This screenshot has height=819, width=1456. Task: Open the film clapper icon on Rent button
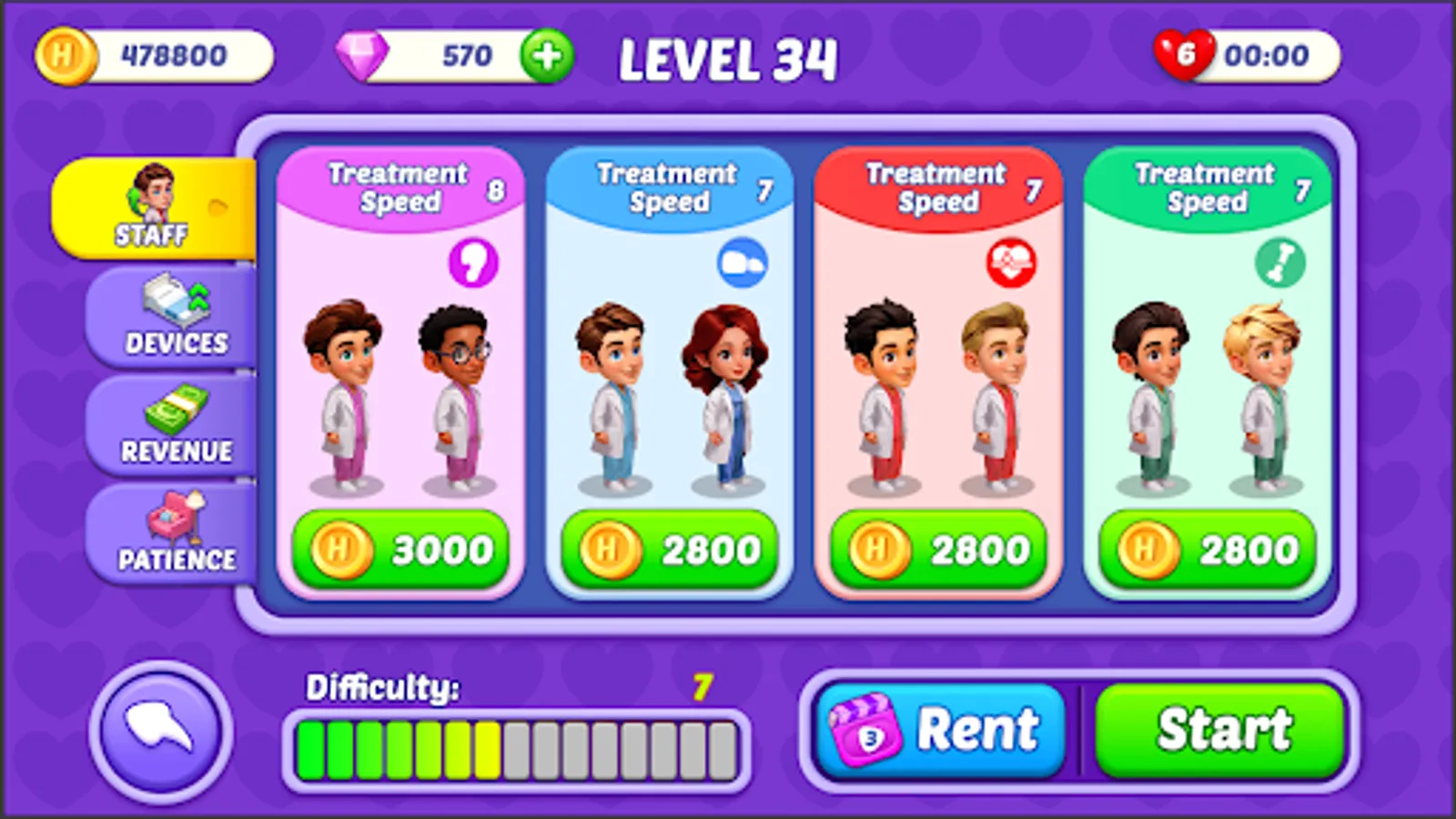(x=862, y=729)
